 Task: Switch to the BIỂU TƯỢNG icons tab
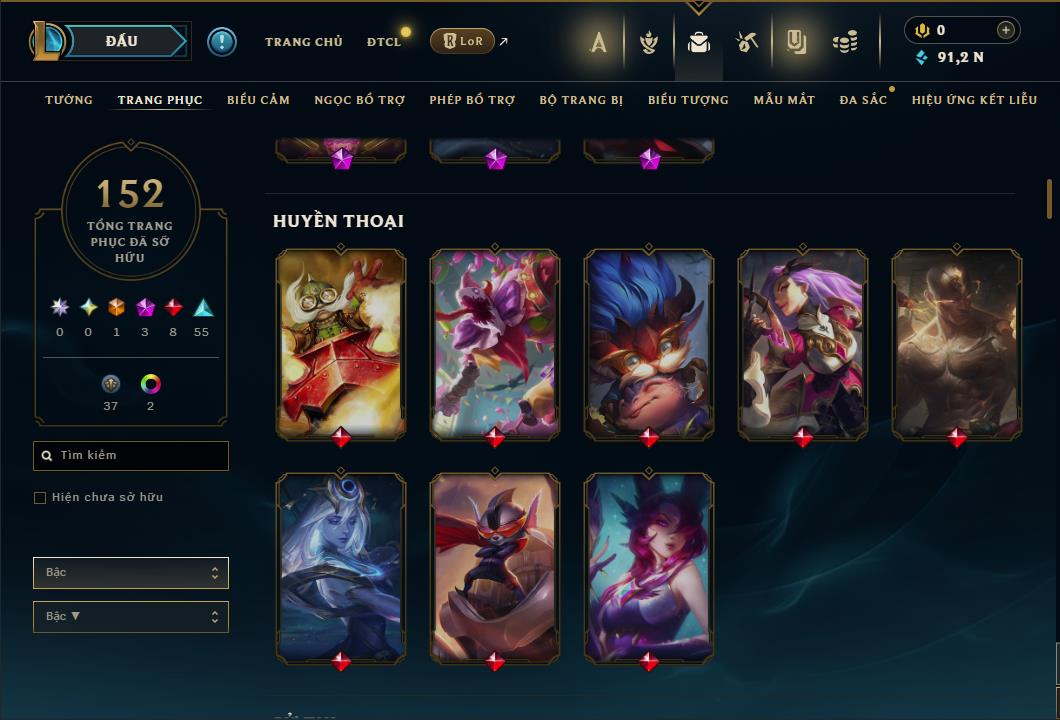(688, 100)
